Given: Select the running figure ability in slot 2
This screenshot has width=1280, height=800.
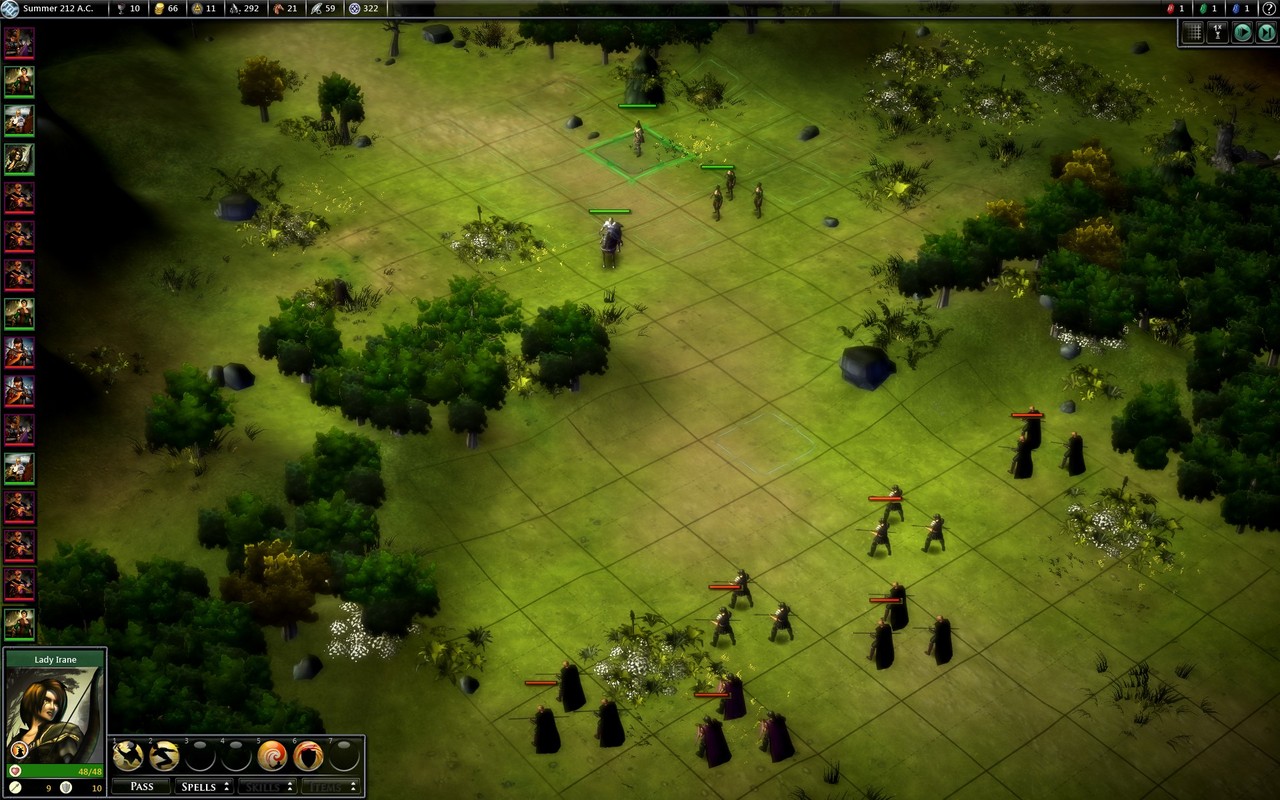Looking at the screenshot, I should click(163, 756).
